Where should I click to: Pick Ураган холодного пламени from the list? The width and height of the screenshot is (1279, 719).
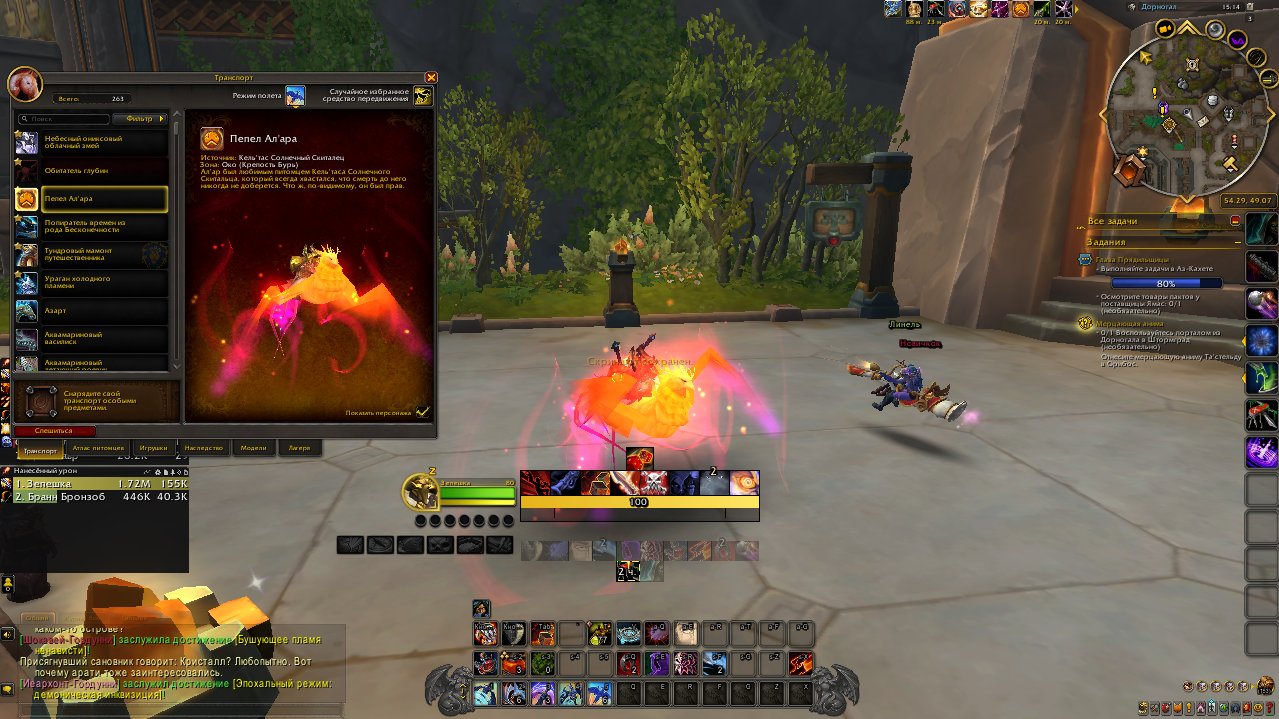click(91, 283)
